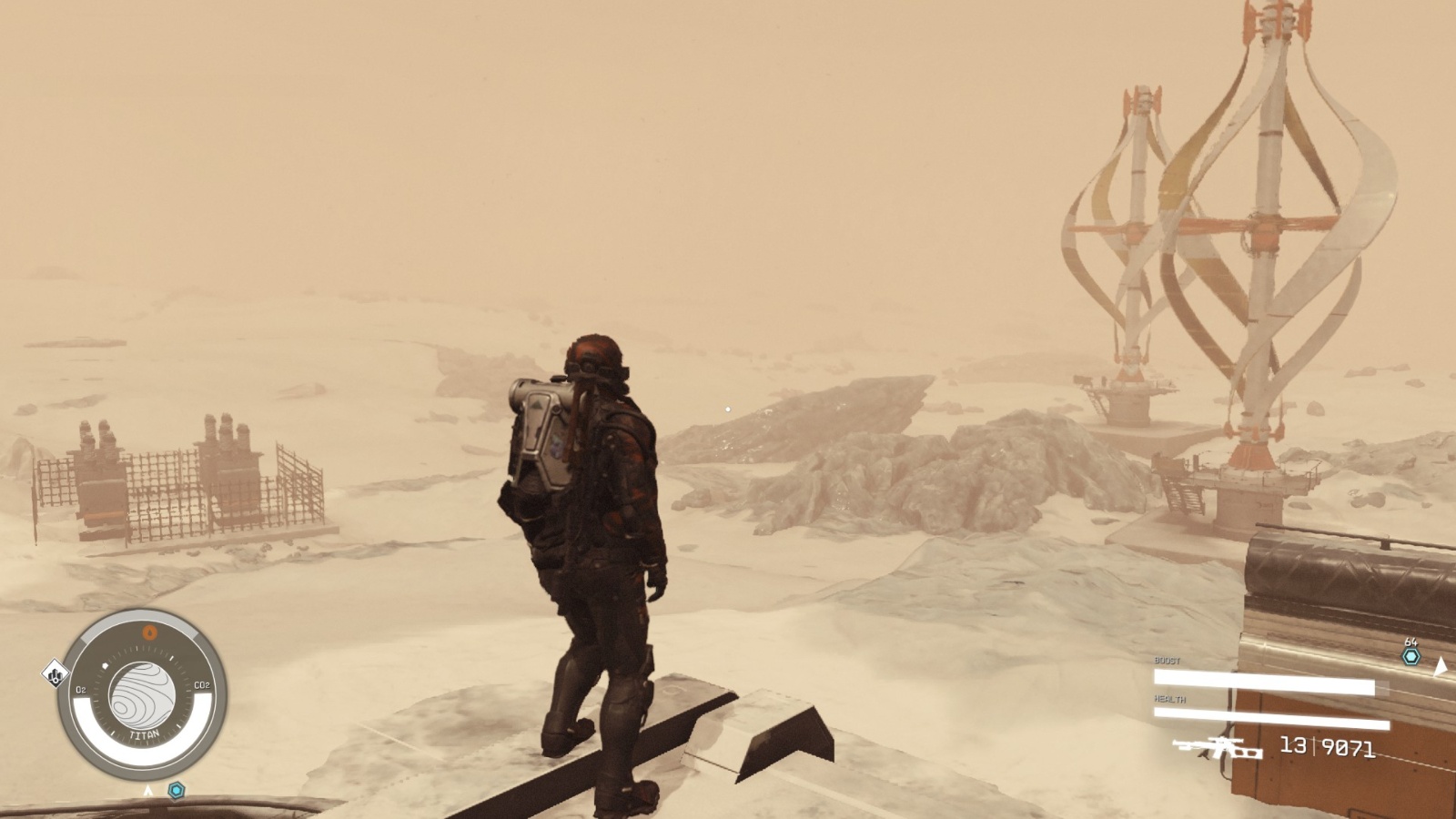Image resolution: width=1456 pixels, height=819 pixels.
Task: Click the equipped rifle weapon icon
Action: point(1217,748)
